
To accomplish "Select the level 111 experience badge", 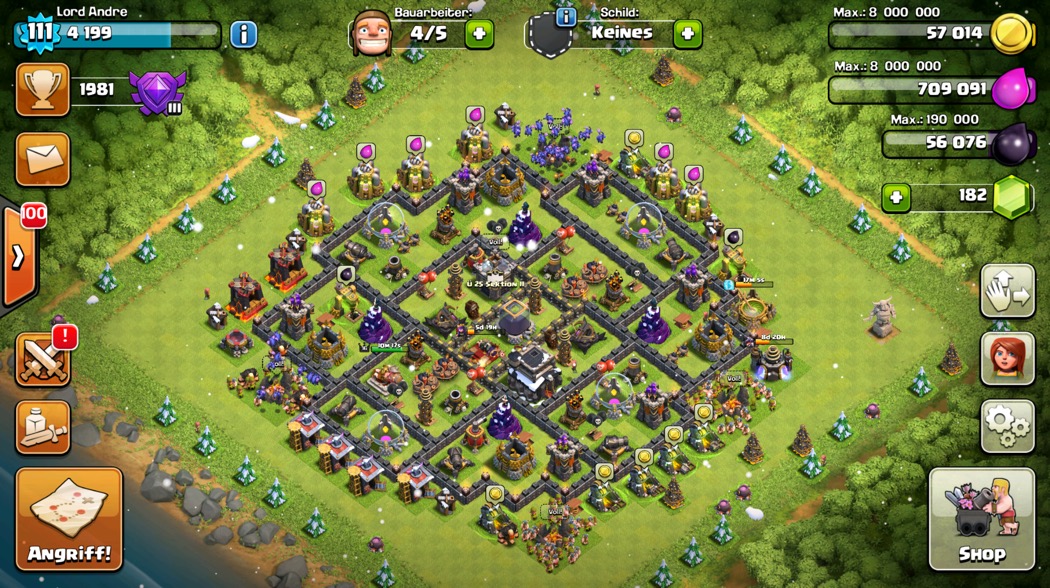I will coord(39,33).
